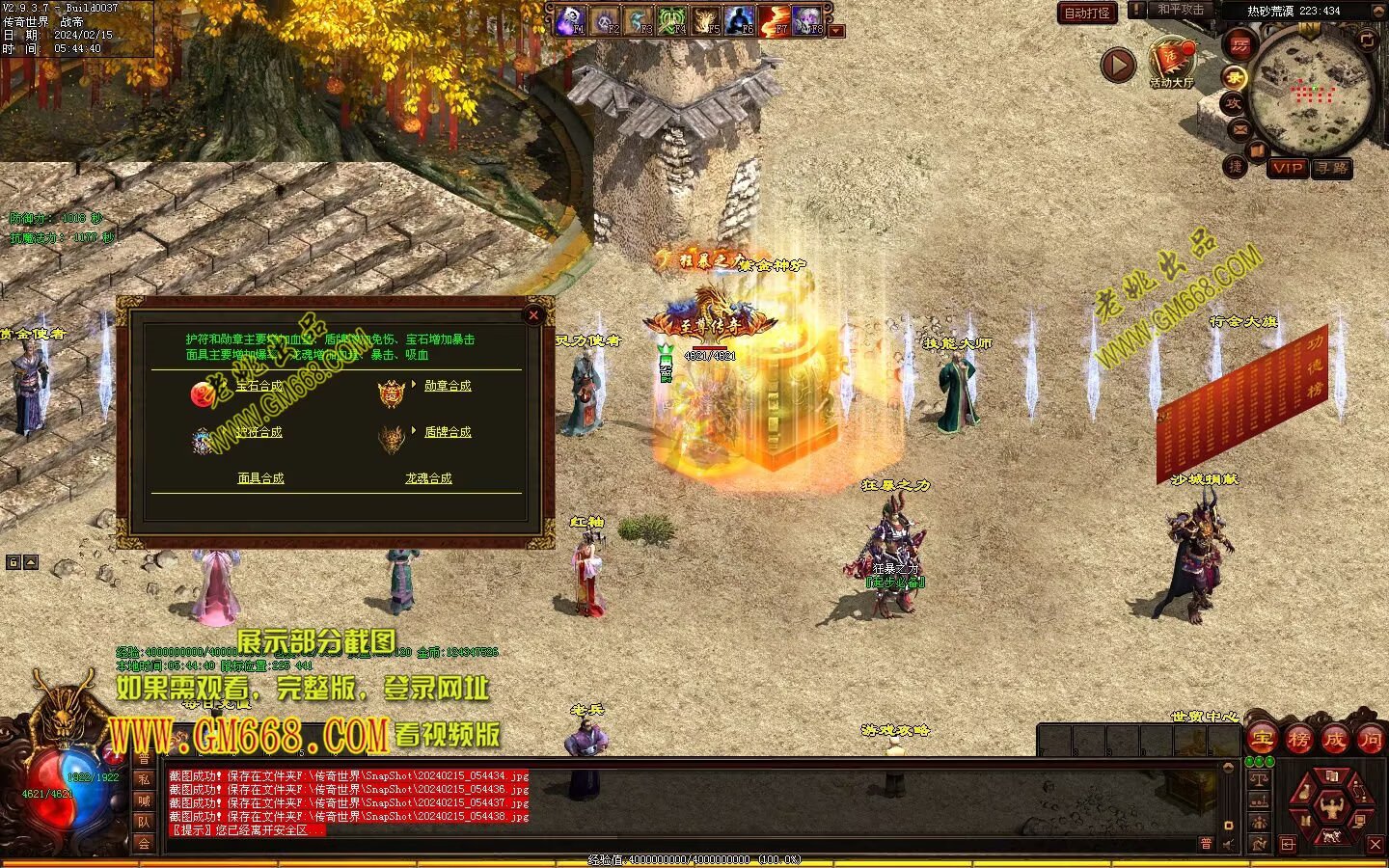Show the 榜 rankings round button
The height and width of the screenshot is (868, 1389).
pyautogui.click(x=1298, y=740)
